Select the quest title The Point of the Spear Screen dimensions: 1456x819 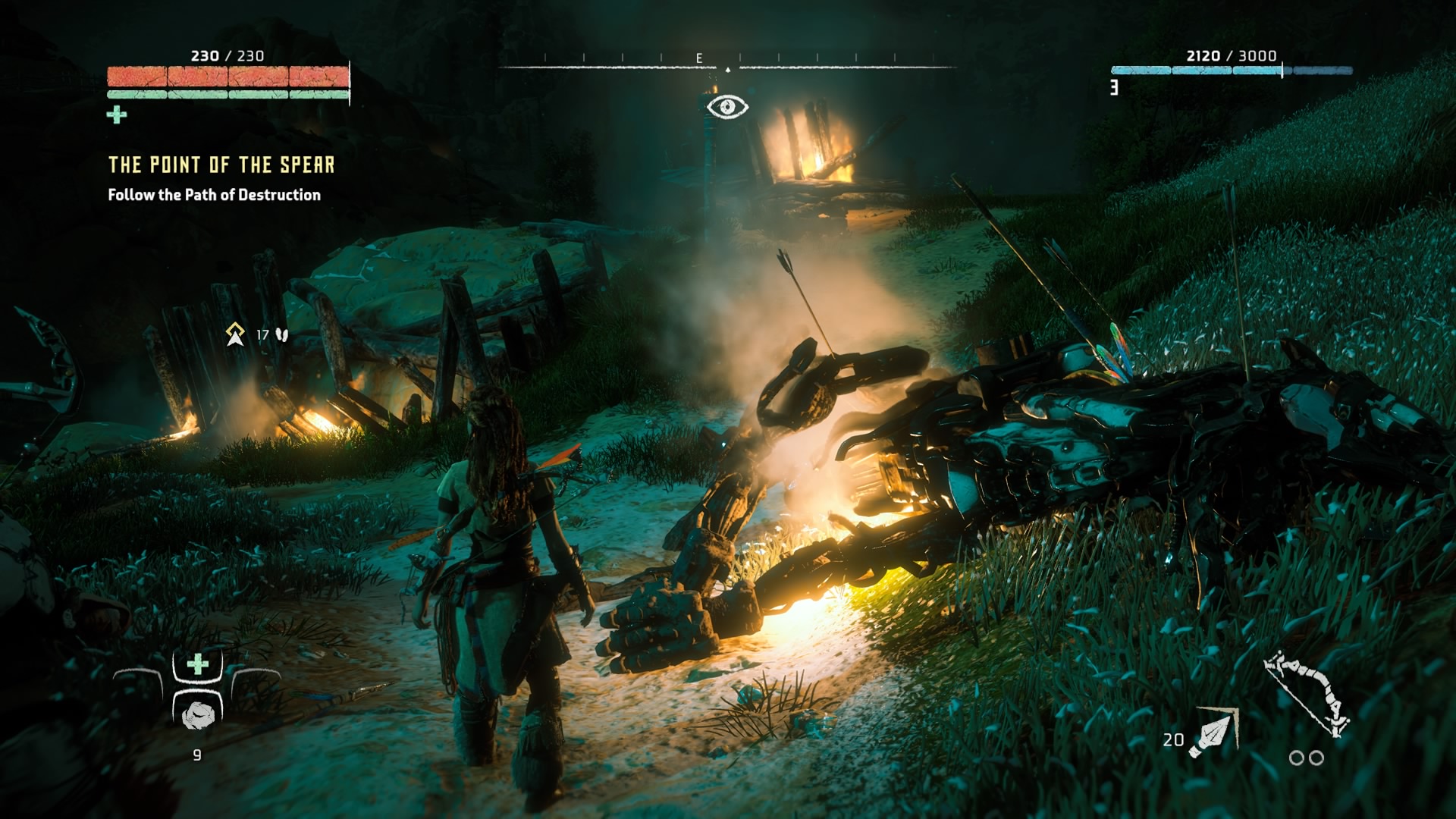[x=221, y=165]
